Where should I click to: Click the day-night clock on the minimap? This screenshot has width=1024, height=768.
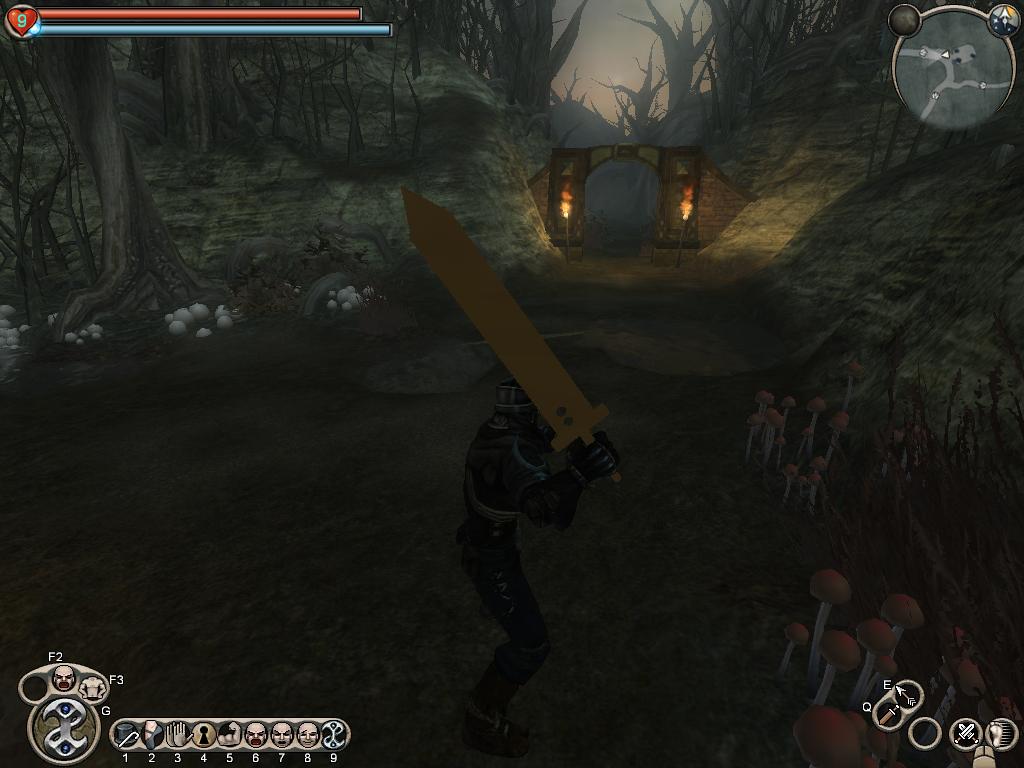1003,21
